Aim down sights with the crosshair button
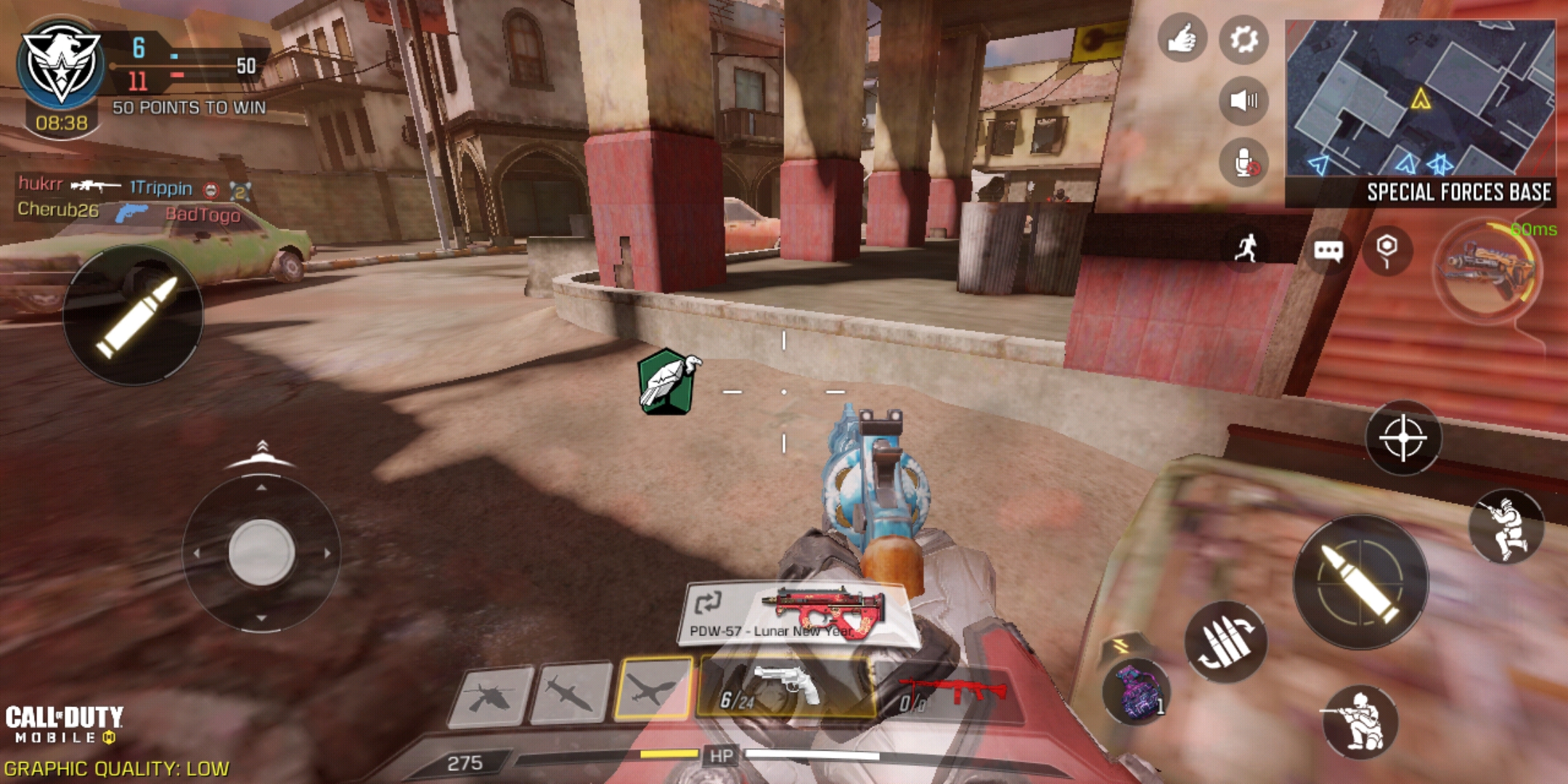Screen dimensions: 1568x784 (1402, 438)
